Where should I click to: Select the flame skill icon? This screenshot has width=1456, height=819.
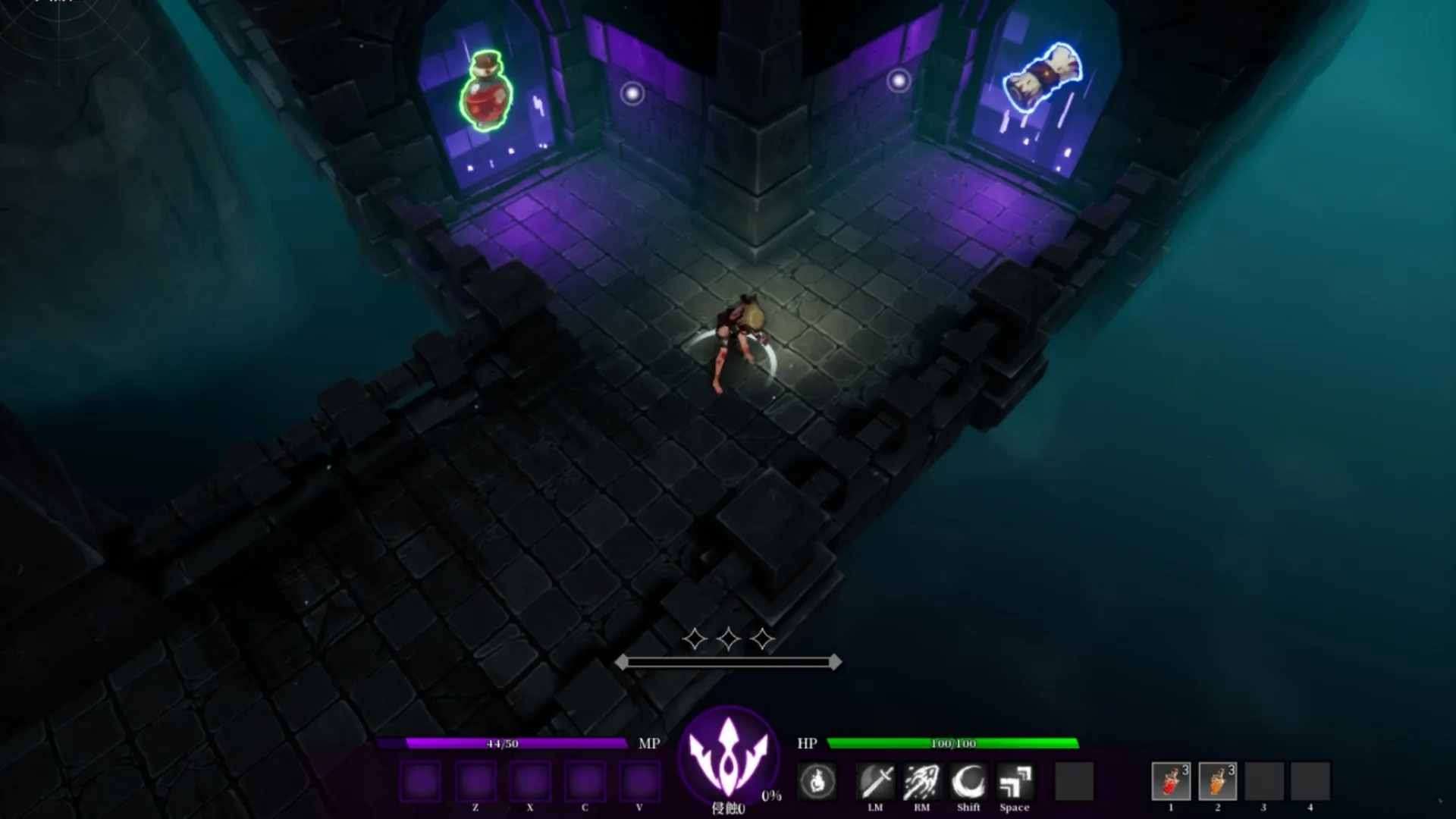pos(817,781)
